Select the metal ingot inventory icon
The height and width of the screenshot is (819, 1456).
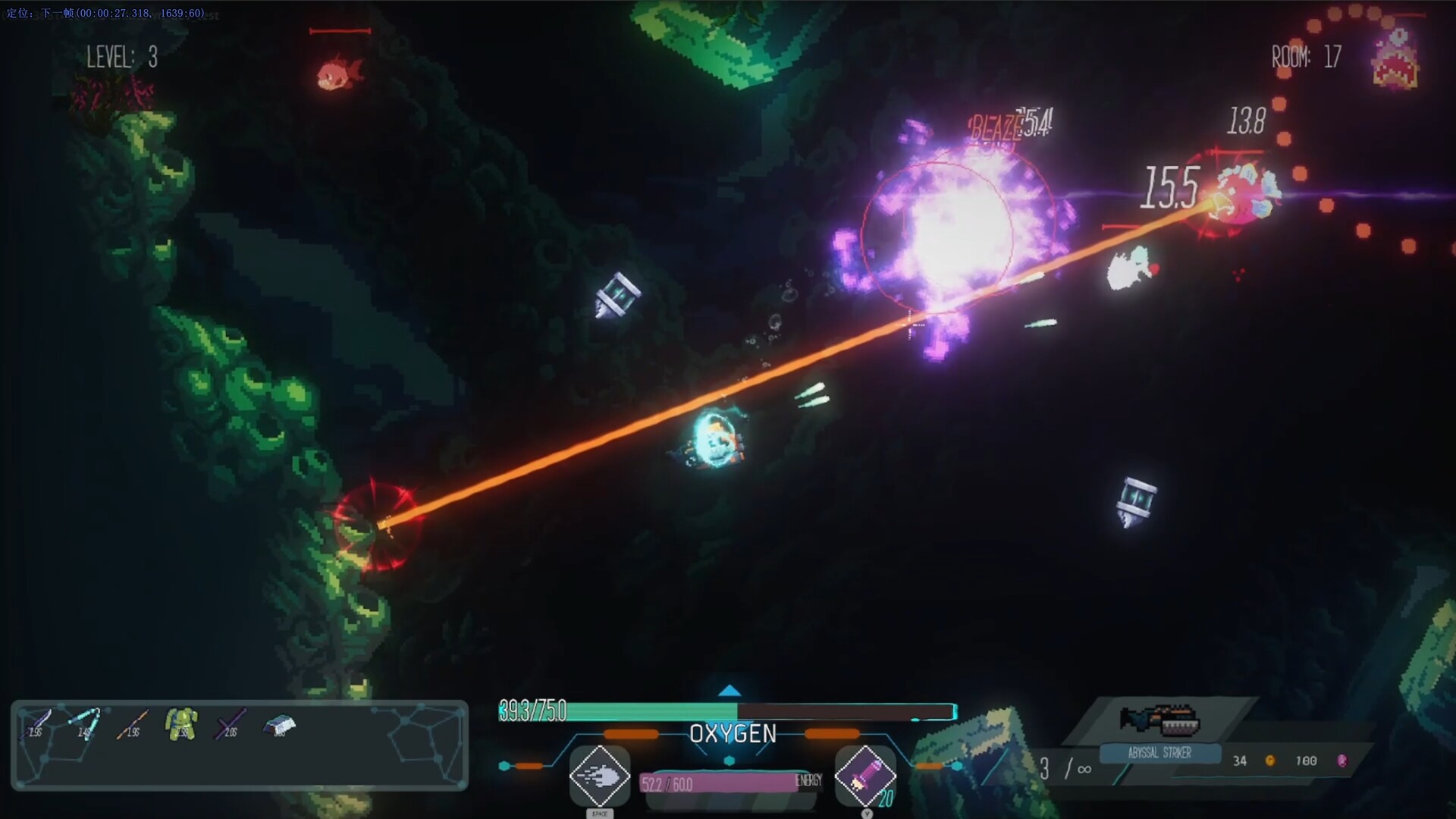coord(278,723)
